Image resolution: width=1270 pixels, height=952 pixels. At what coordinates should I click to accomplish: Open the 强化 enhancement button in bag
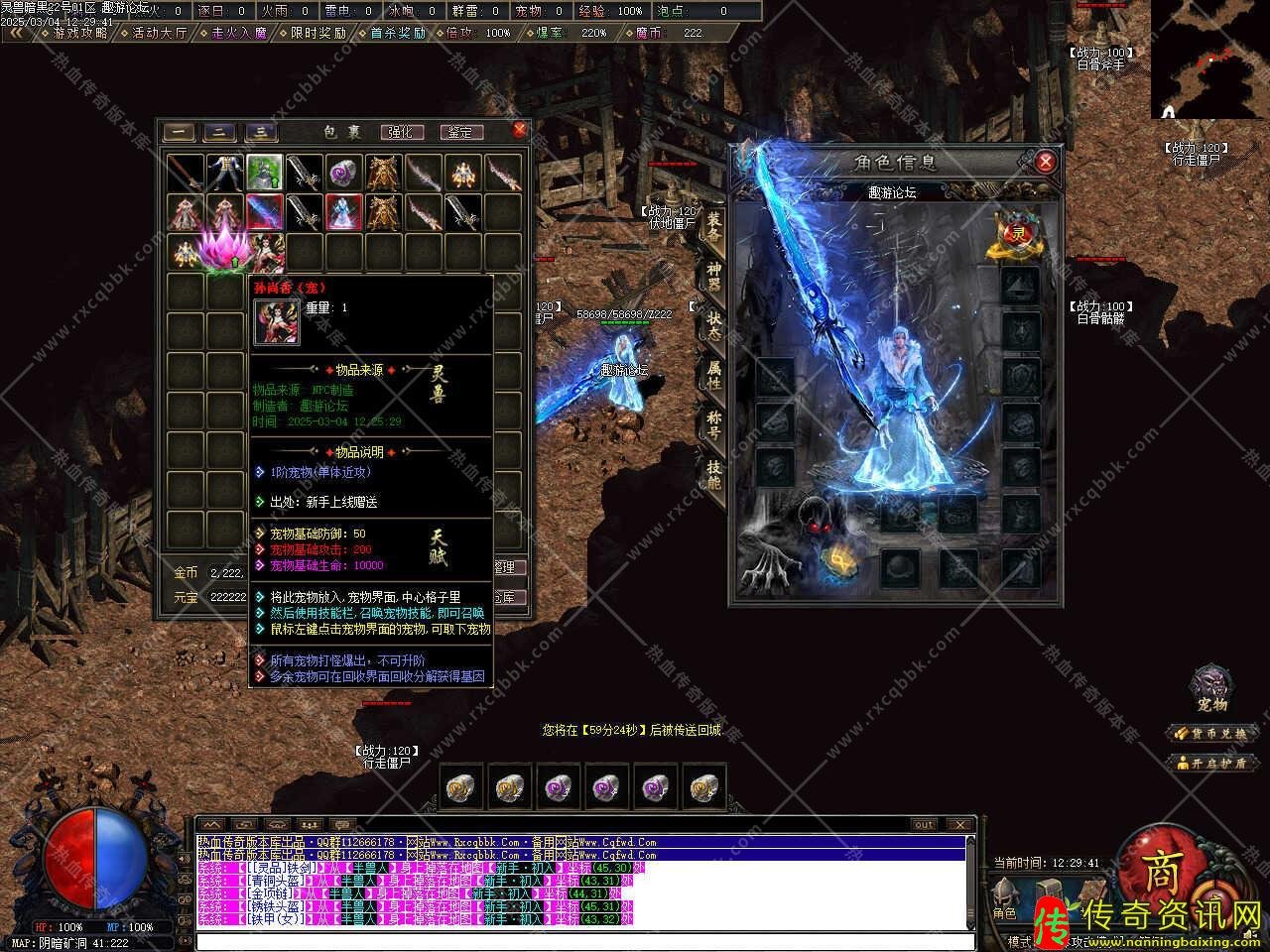400,132
